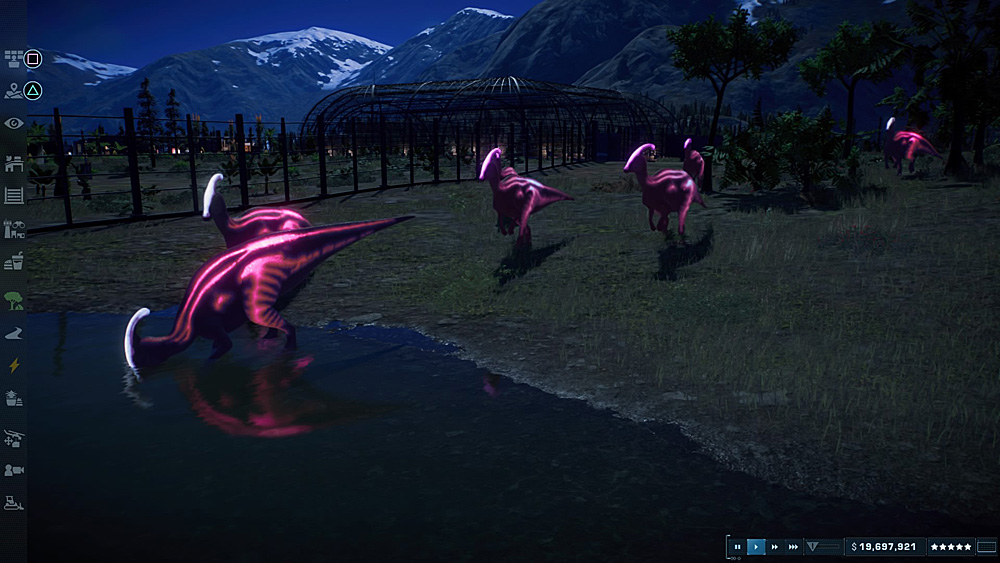Open the lightning bolt power category
Screen dimensions: 1000x563
(x=14, y=365)
